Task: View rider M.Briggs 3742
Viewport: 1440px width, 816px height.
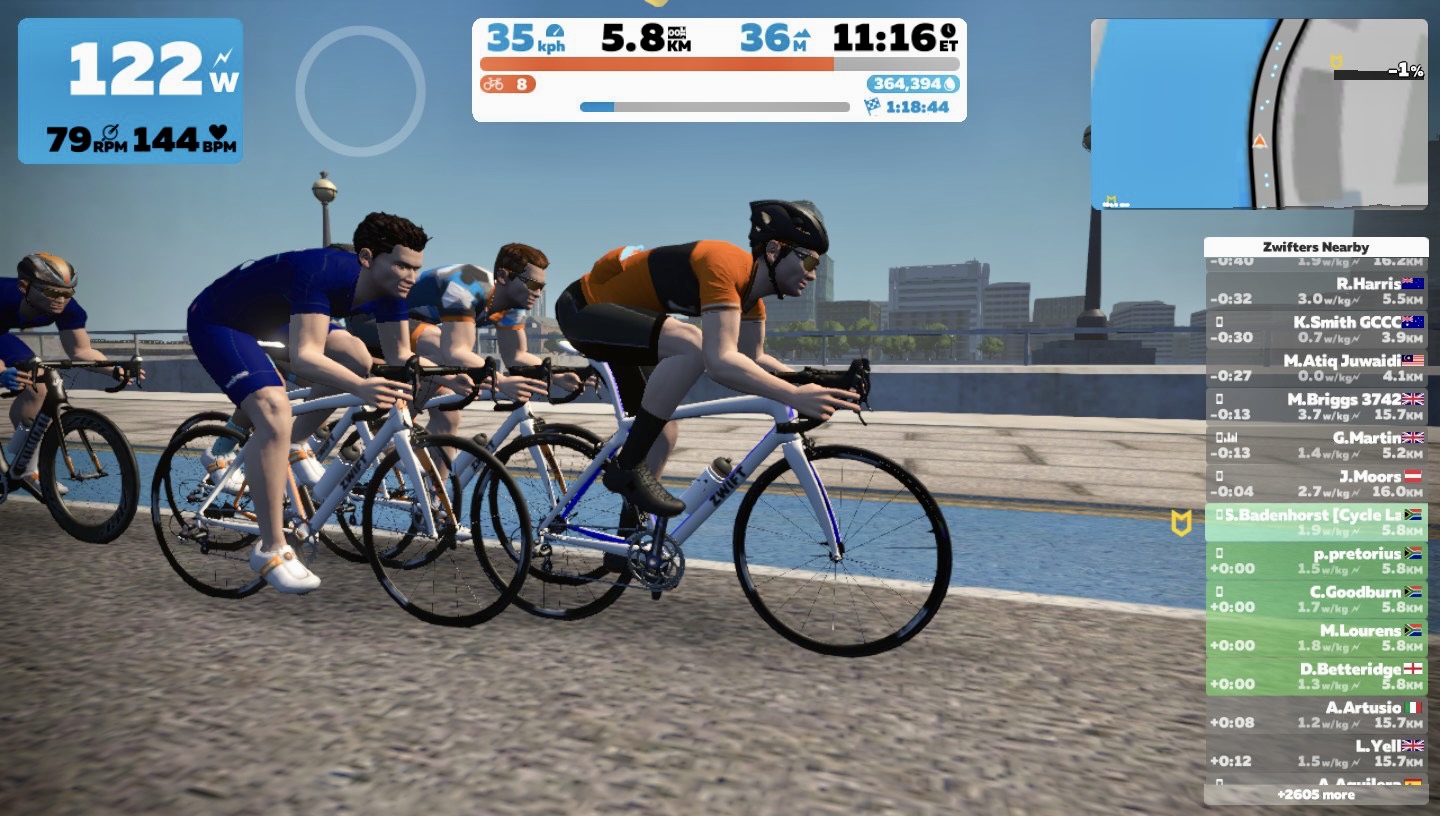Action: point(1316,406)
